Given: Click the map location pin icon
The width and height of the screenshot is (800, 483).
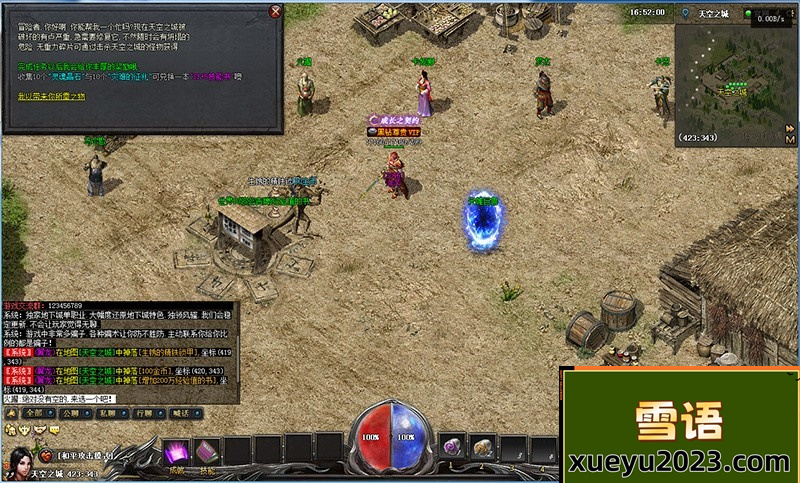Looking at the screenshot, I should (x=683, y=13).
